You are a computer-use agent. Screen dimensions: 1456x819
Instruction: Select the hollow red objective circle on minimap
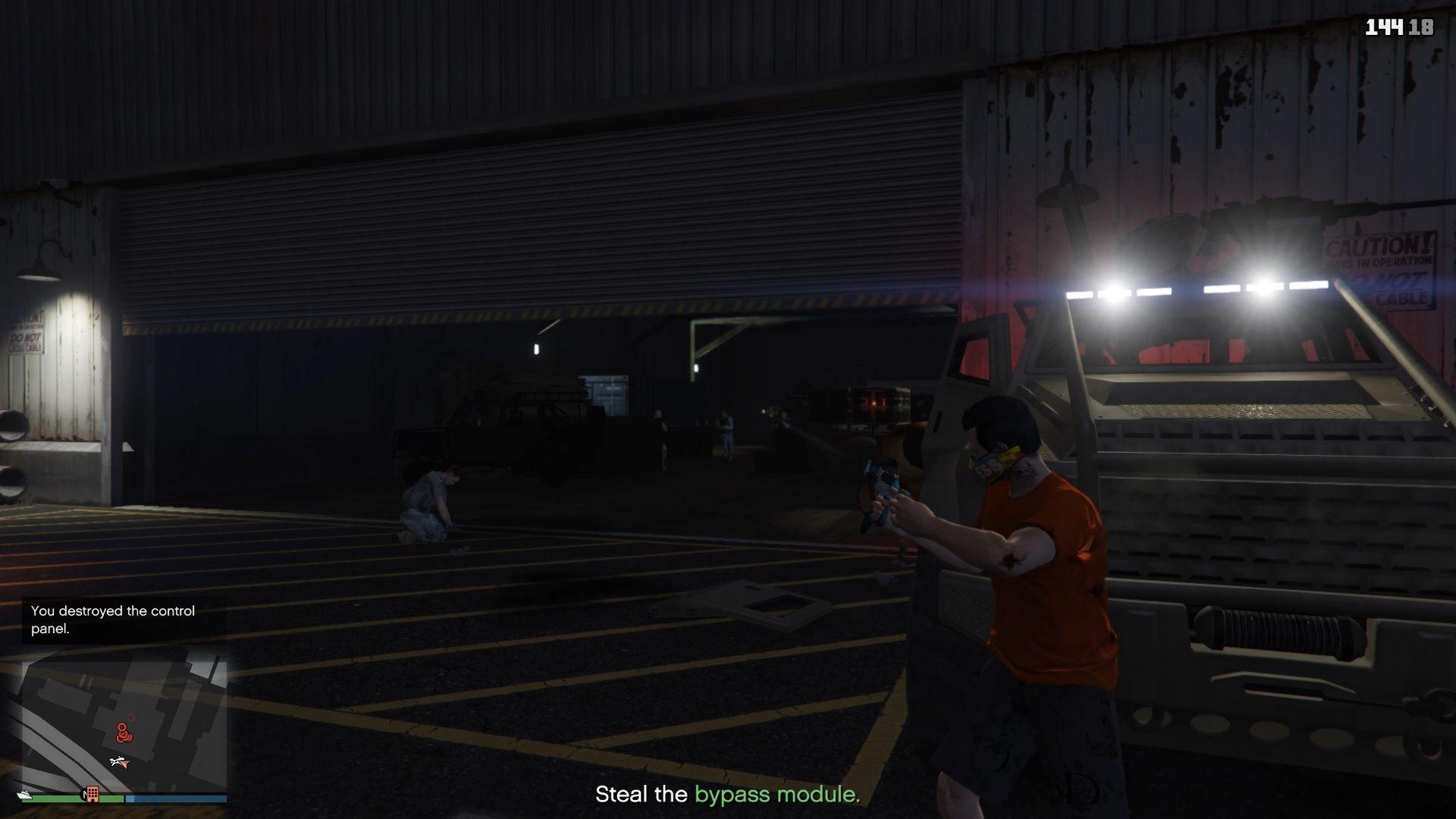click(133, 716)
